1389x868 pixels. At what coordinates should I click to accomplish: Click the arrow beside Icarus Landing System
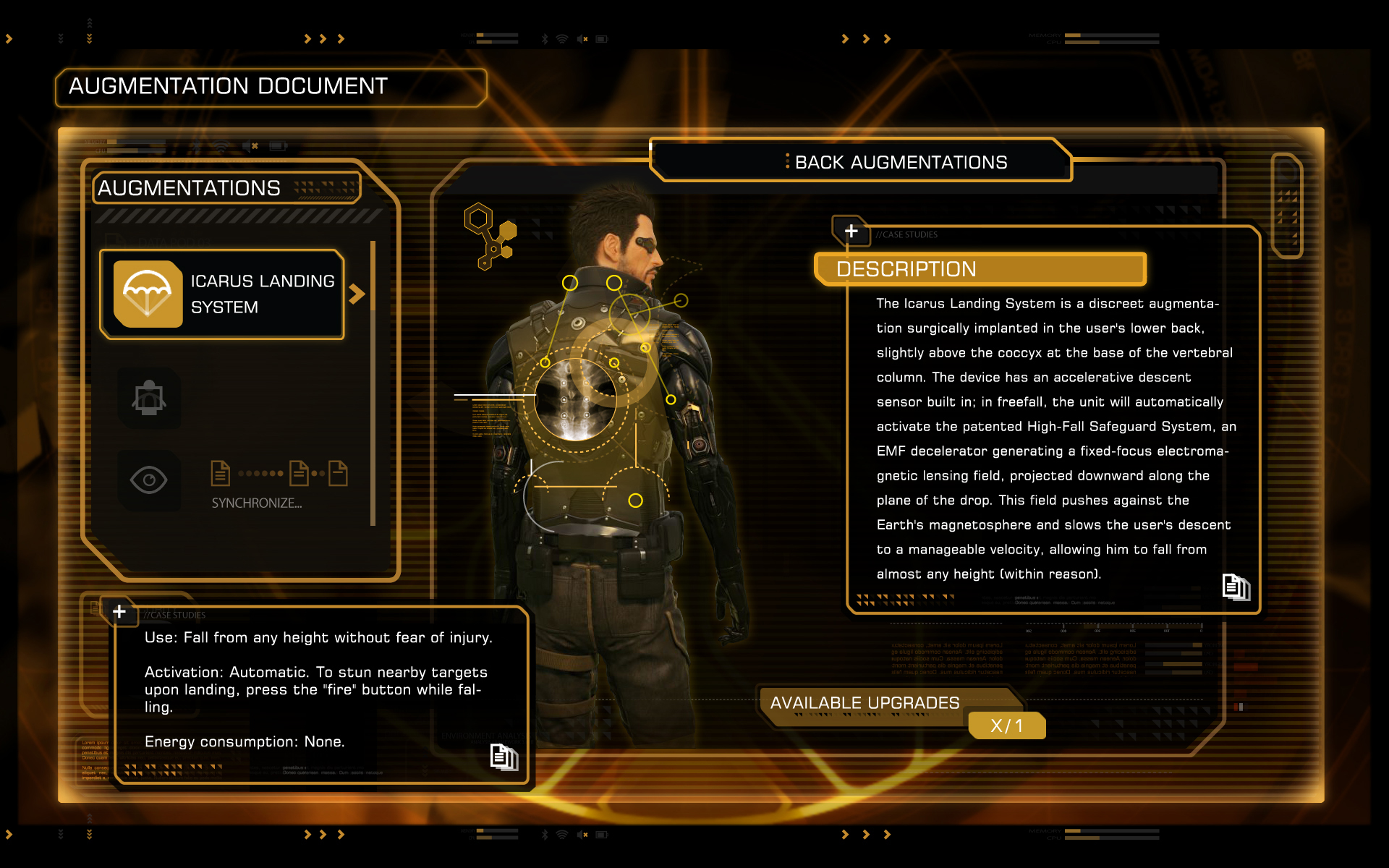[x=357, y=294]
